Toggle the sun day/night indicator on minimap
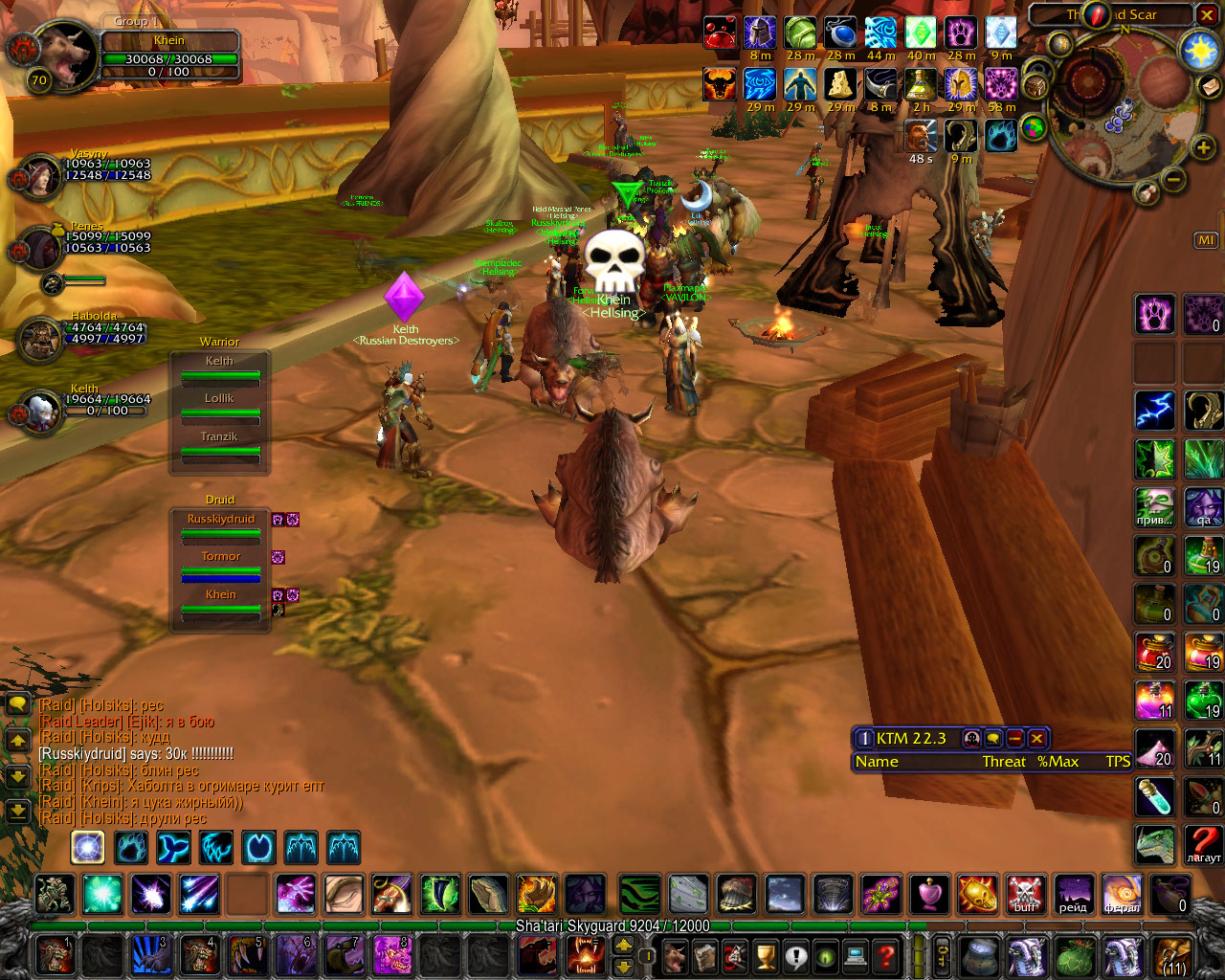The width and height of the screenshot is (1225, 980). click(1199, 51)
